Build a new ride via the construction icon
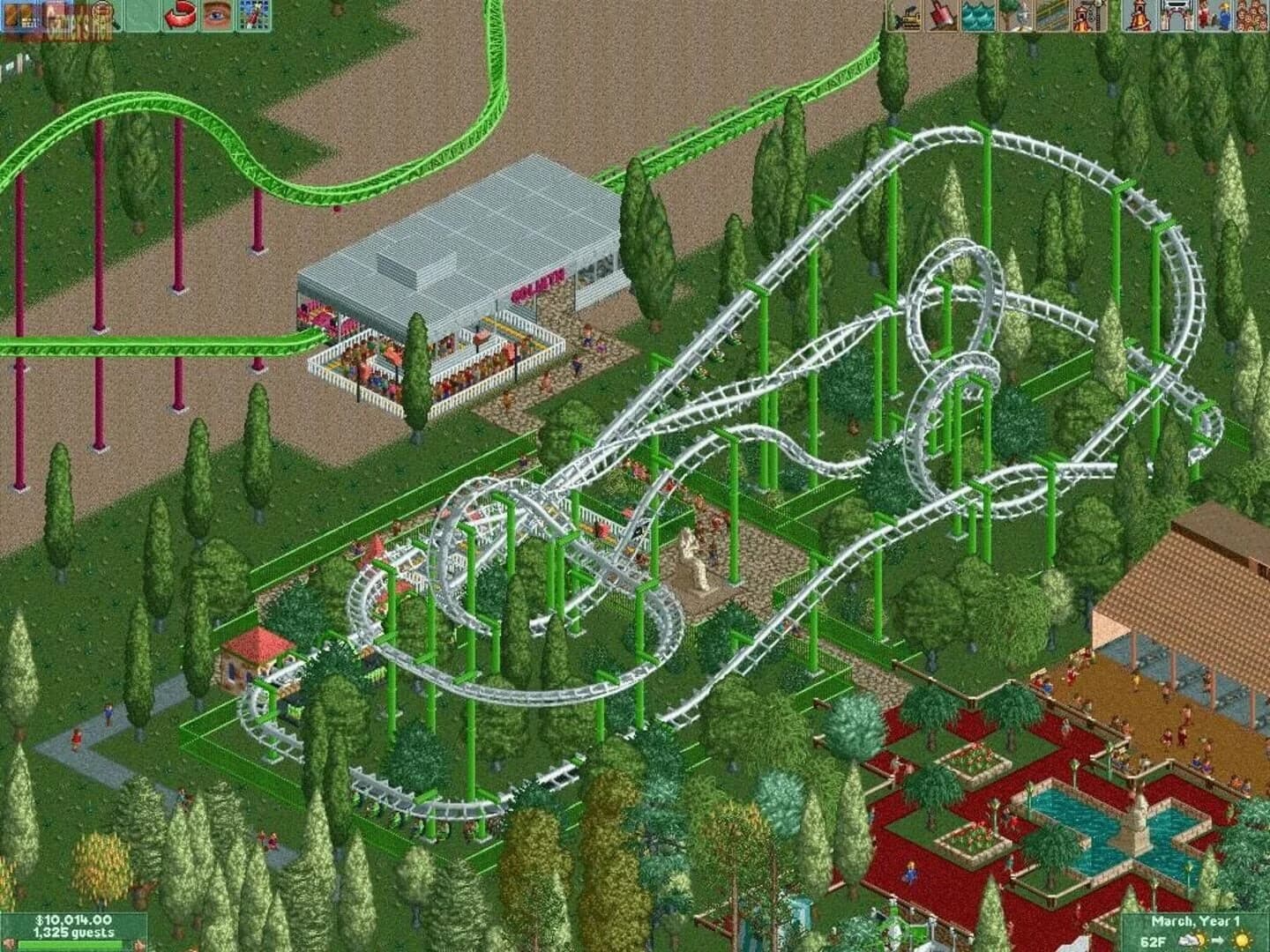The height and width of the screenshot is (952, 1270). 1088,15
